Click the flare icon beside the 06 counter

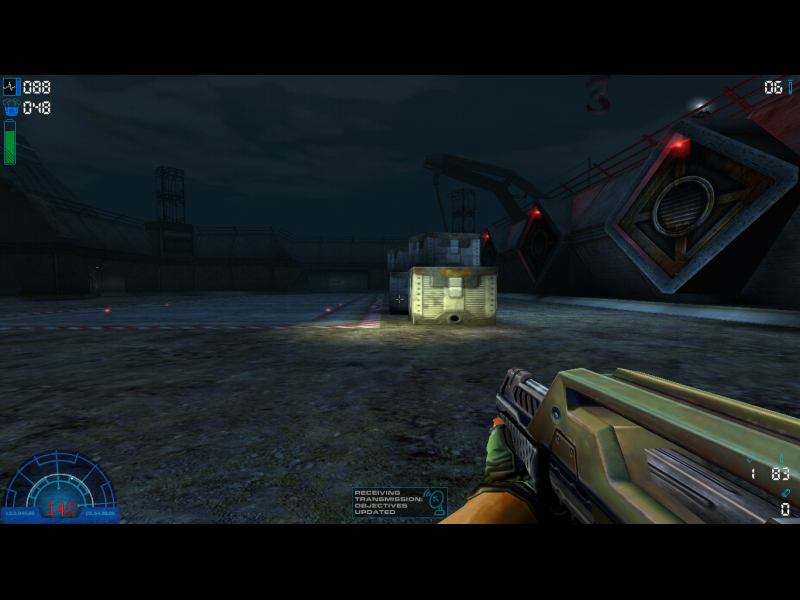(790, 87)
